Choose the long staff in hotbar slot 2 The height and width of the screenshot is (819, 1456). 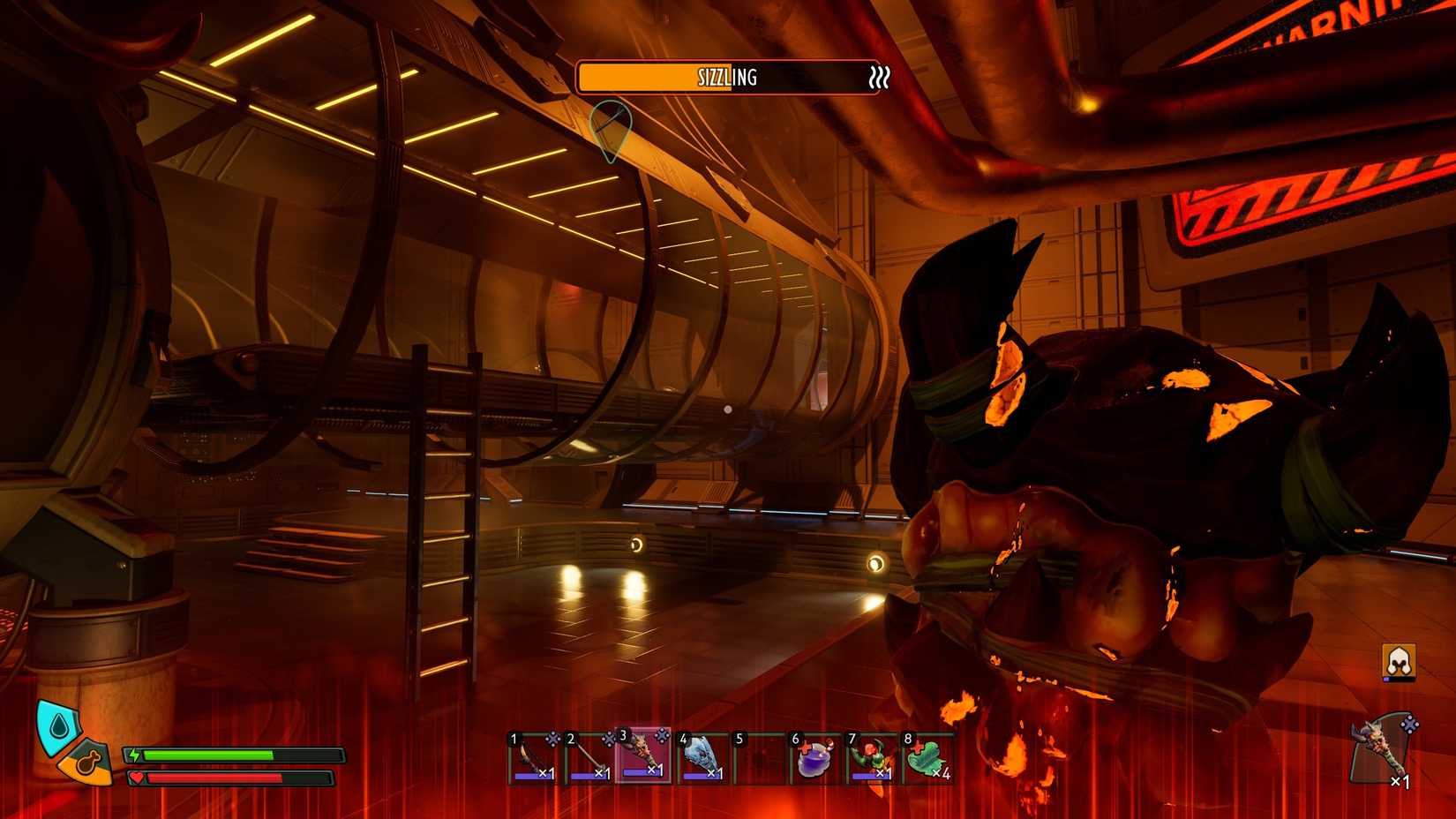tap(589, 757)
